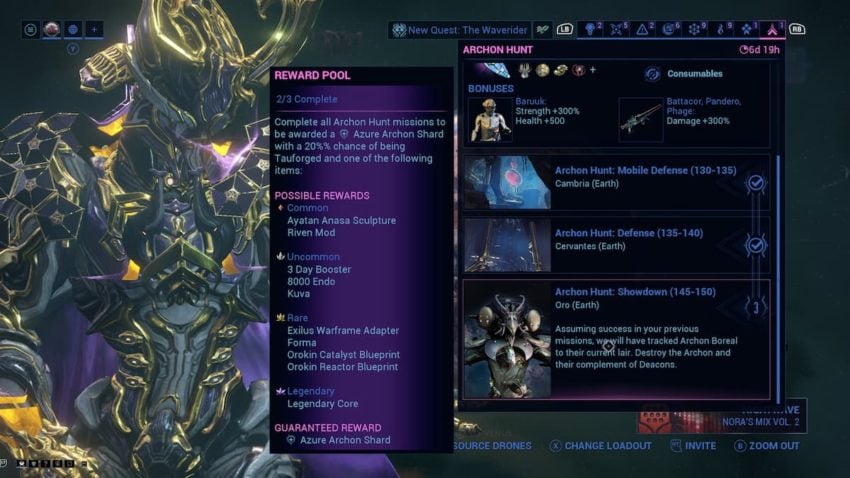Add a squad member with plus slot
This screenshot has width=850, height=478.
pyautogui.click(x=95, y=30)
